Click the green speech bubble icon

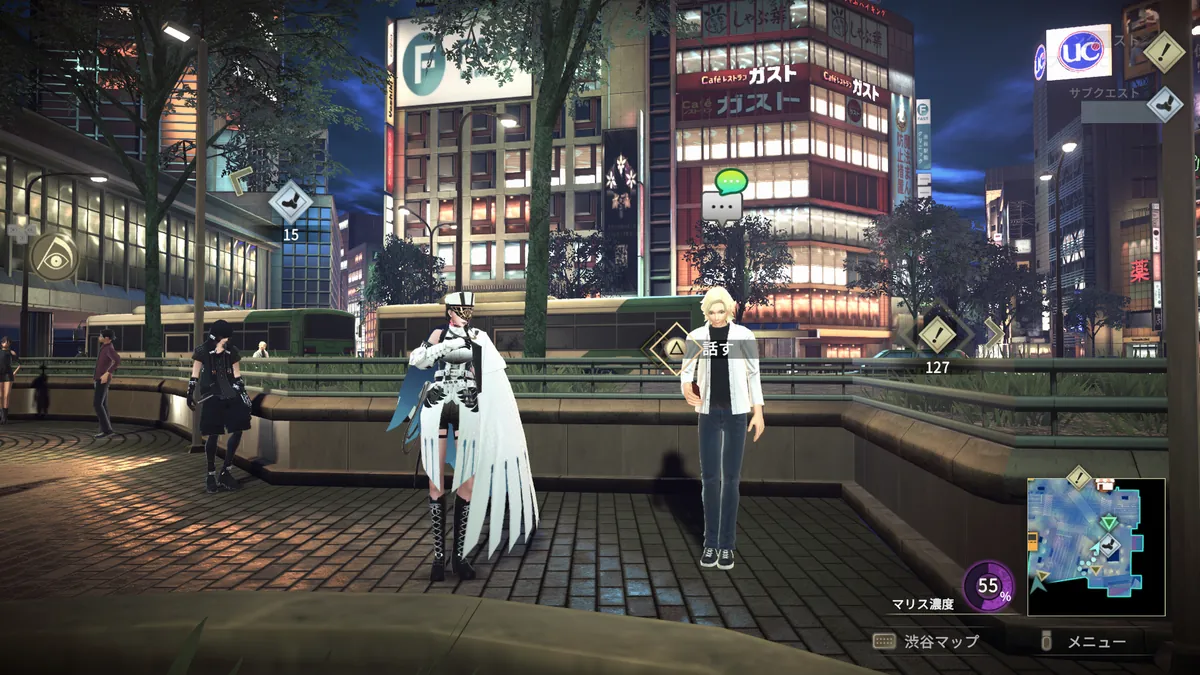[x=731, y=182]
